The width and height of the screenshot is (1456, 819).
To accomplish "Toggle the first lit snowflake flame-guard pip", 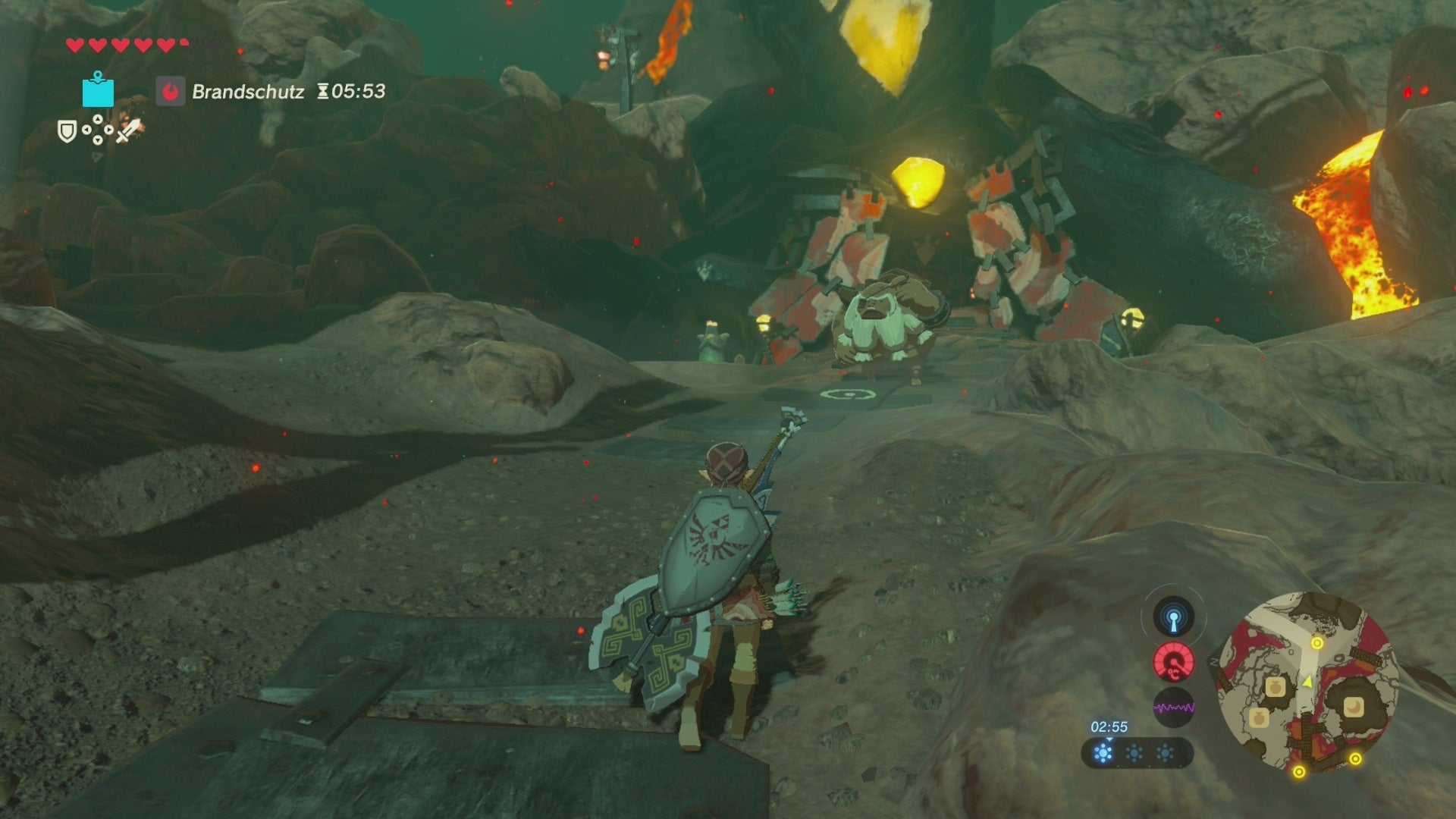I will tap(1104, 752).
